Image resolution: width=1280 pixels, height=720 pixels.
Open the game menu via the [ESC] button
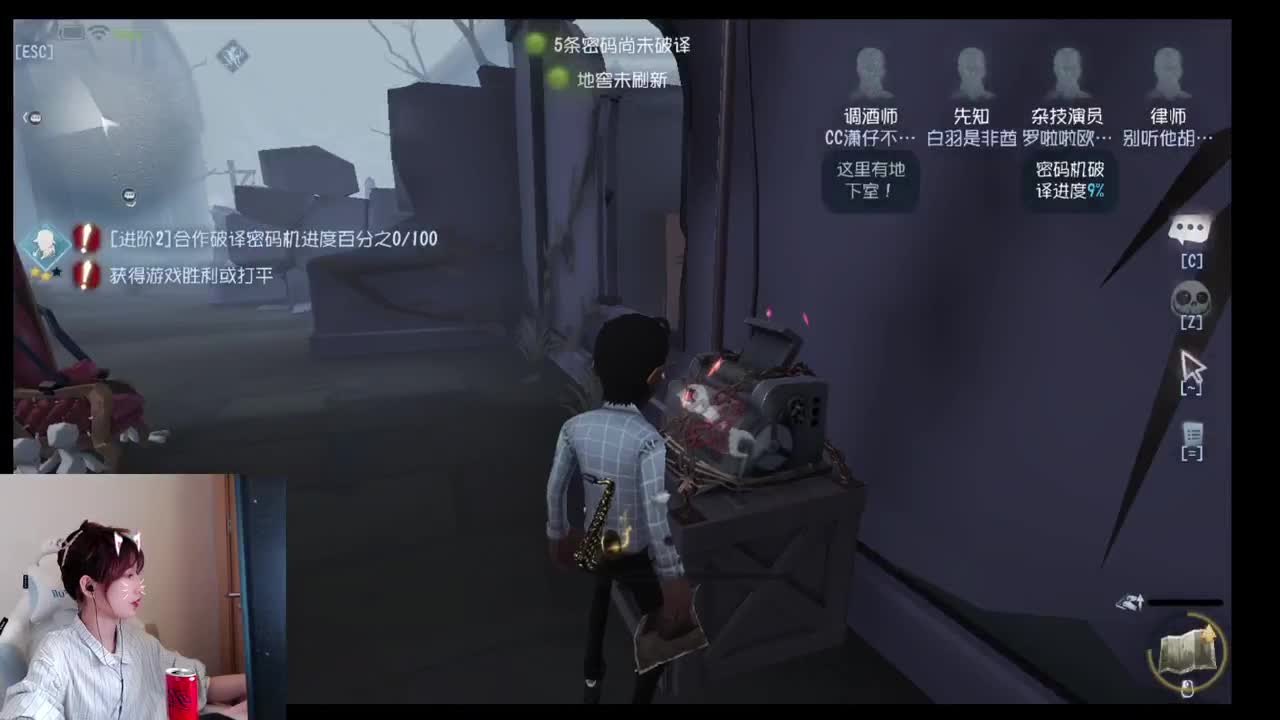35,51
